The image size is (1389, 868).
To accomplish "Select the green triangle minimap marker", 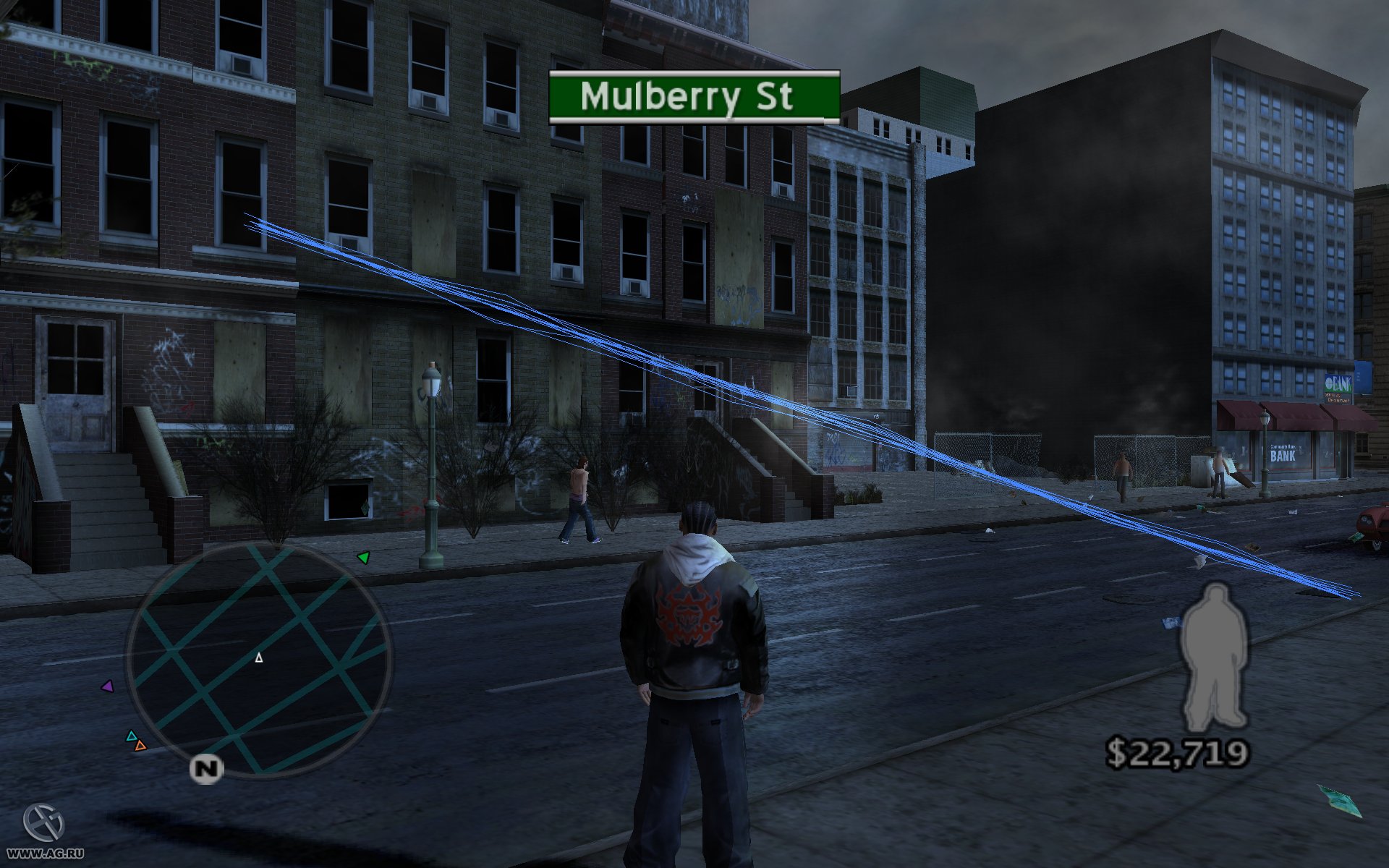I will click(364, 557).
